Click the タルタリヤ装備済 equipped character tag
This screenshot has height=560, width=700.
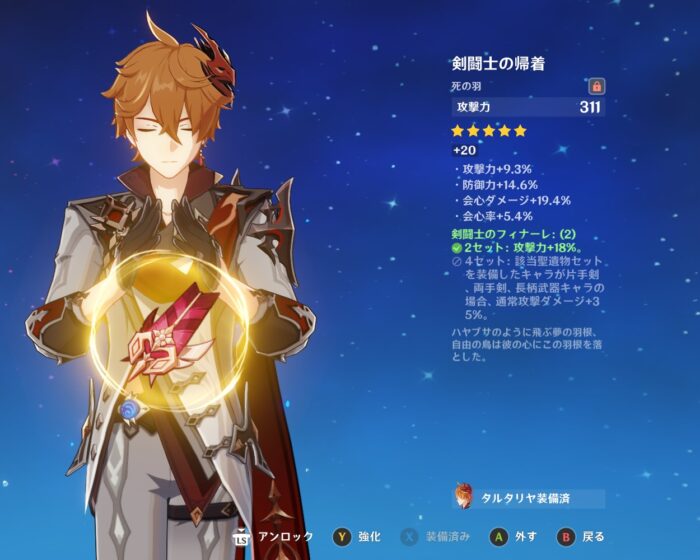[x=530, y=498]
